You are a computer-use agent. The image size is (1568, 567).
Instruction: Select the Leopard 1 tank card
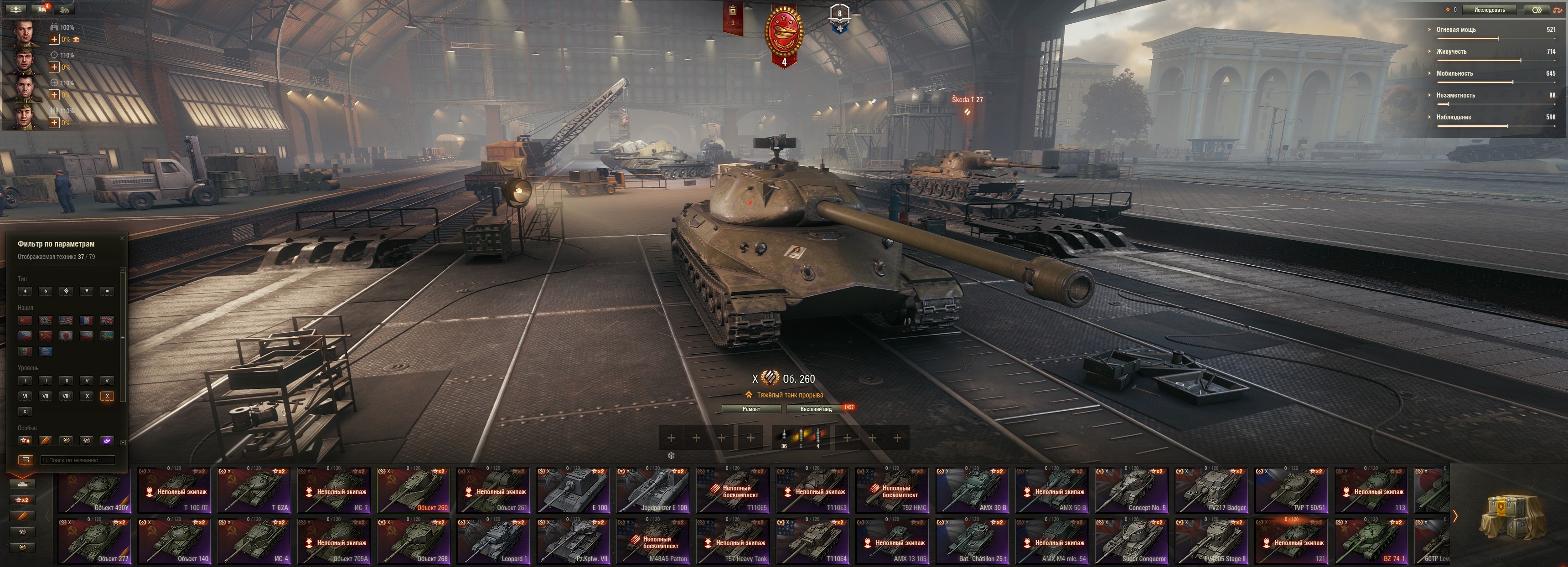493,541
